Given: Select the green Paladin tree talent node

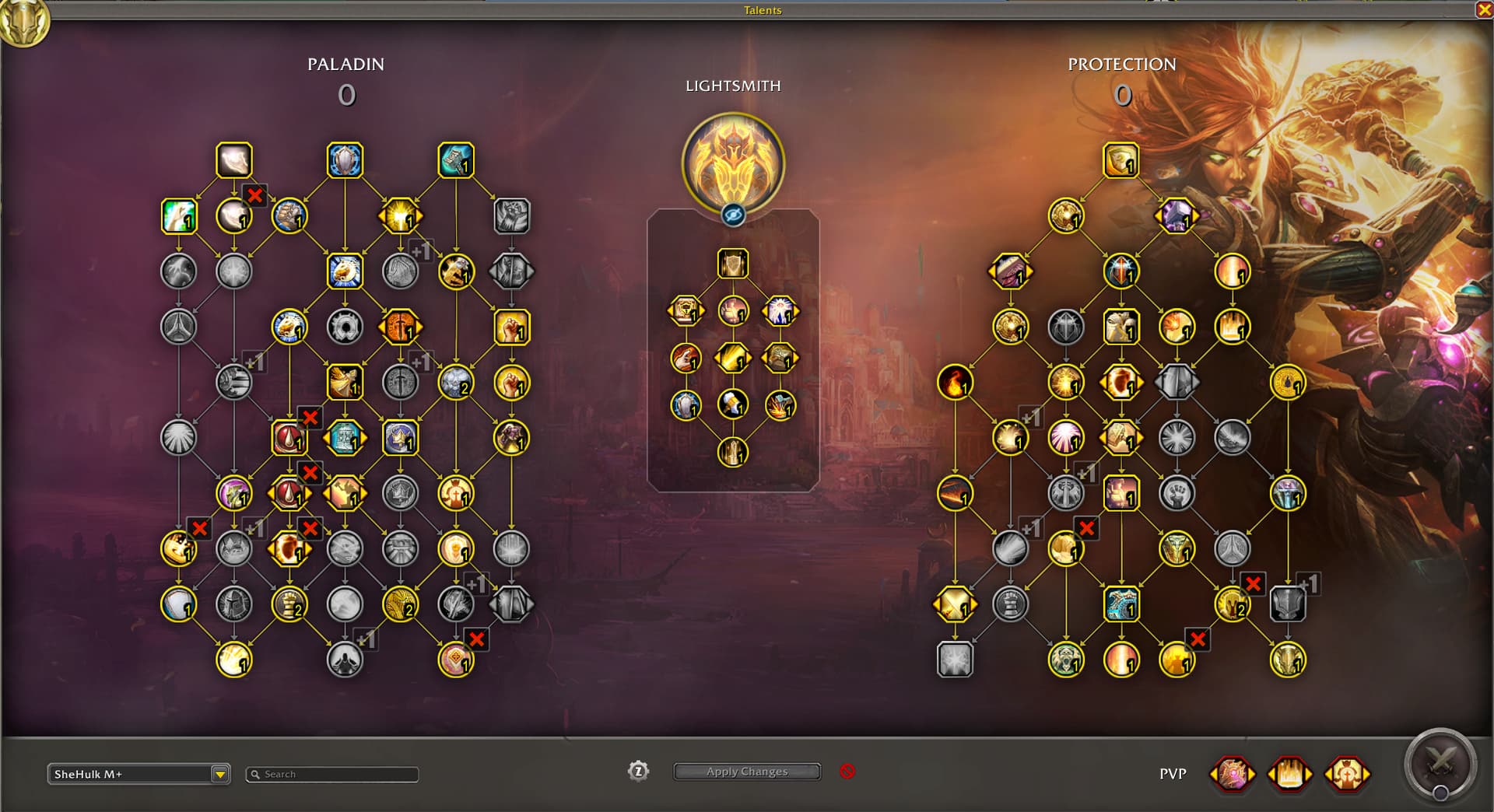Looking at the screenshot, I should point(178,216).
